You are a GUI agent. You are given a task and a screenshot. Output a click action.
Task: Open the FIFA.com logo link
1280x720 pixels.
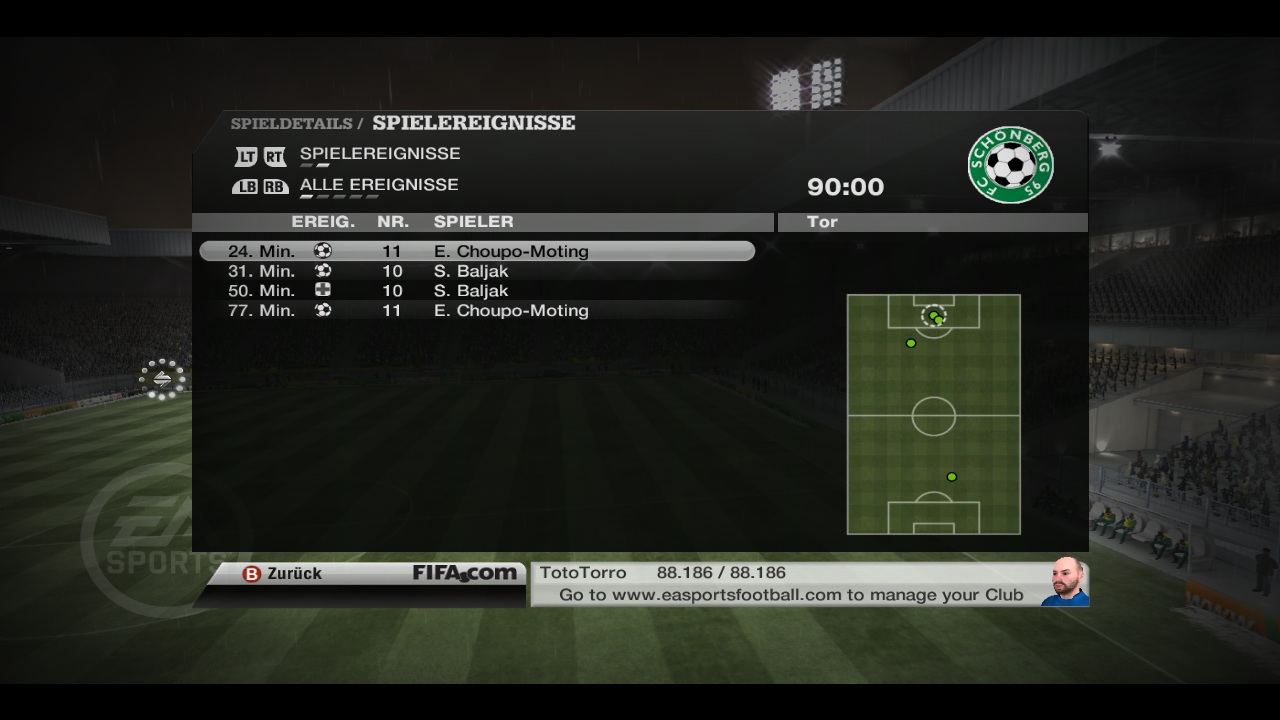(x=465, y=573)
